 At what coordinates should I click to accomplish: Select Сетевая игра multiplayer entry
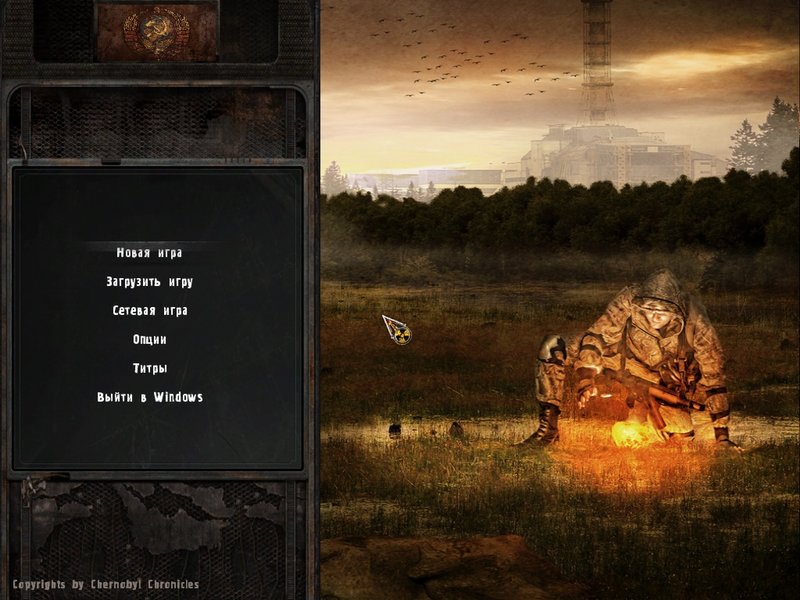(149, 311)
